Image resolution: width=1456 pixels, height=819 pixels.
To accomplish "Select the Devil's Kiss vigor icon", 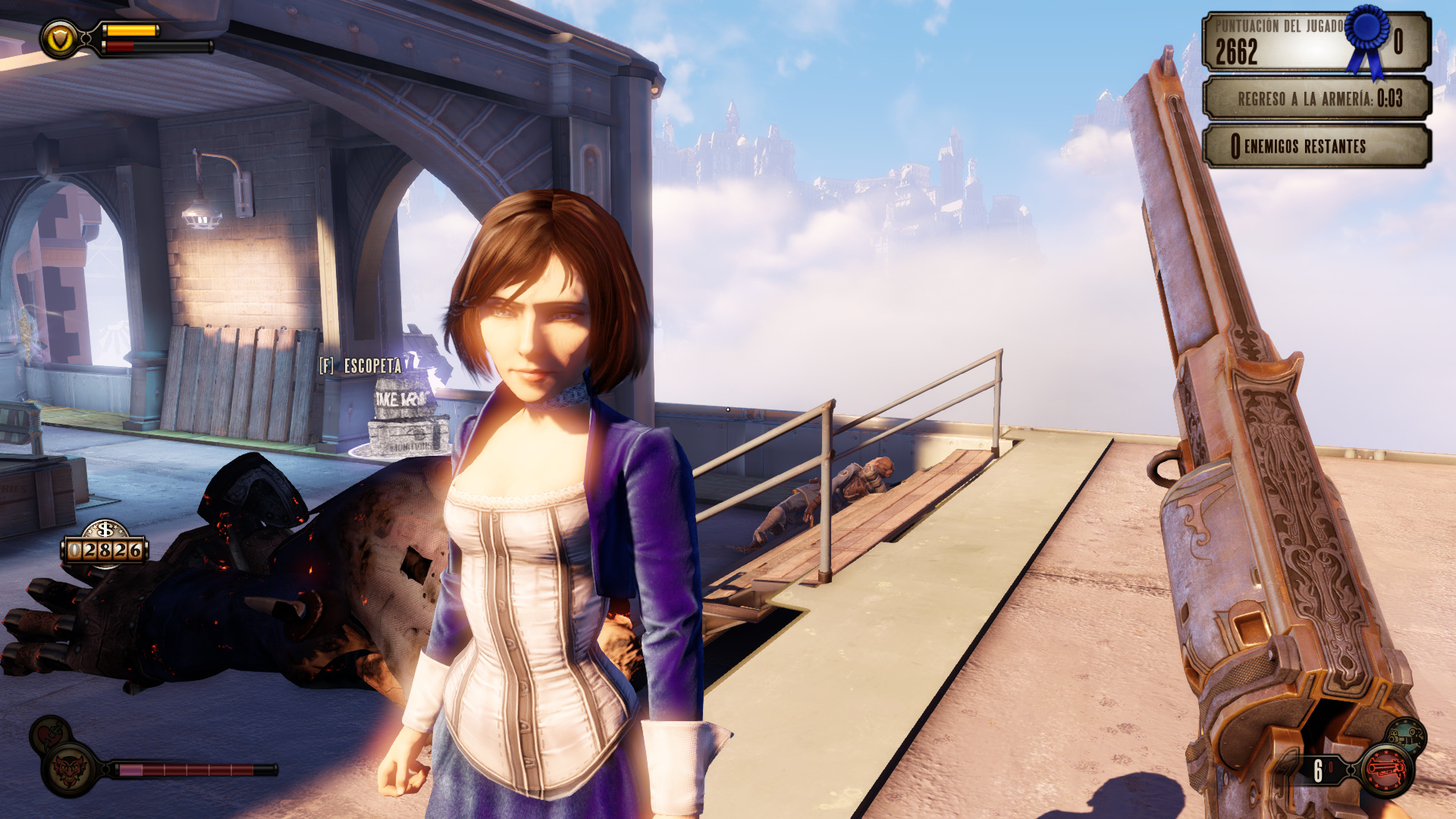I will click(71, 770).
